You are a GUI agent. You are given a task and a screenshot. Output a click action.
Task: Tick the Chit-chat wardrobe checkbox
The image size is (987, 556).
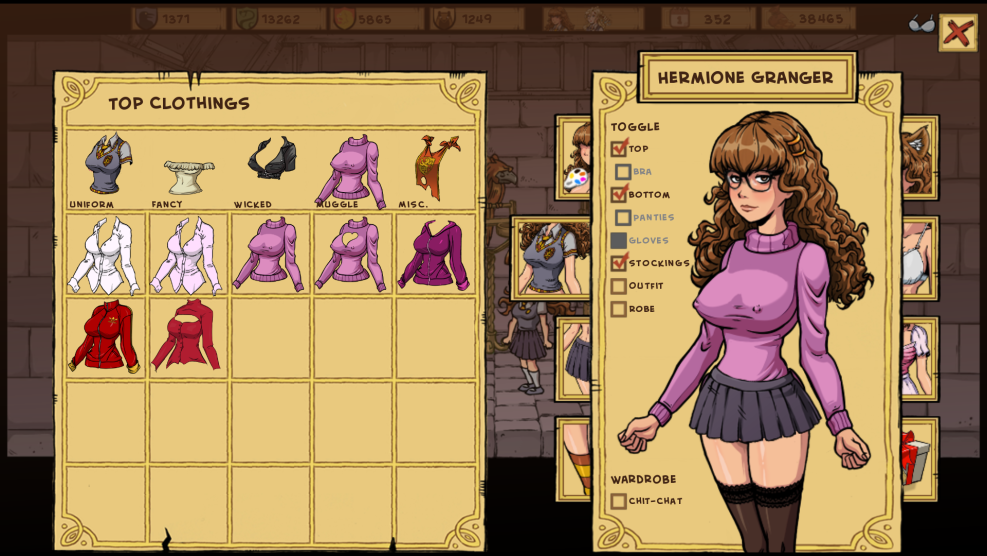[x=619, y=501]
